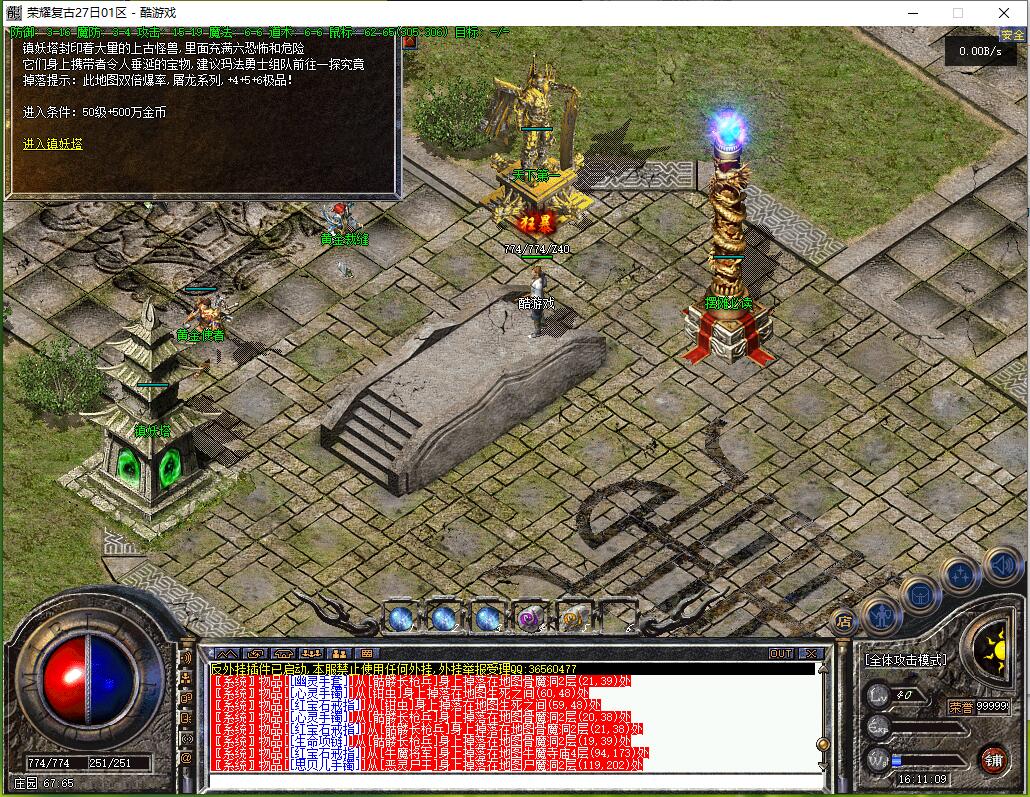This screenshot has height=797, width=1030.
Task: Use the purple scroll hotbar item
Action: (529, 619)
